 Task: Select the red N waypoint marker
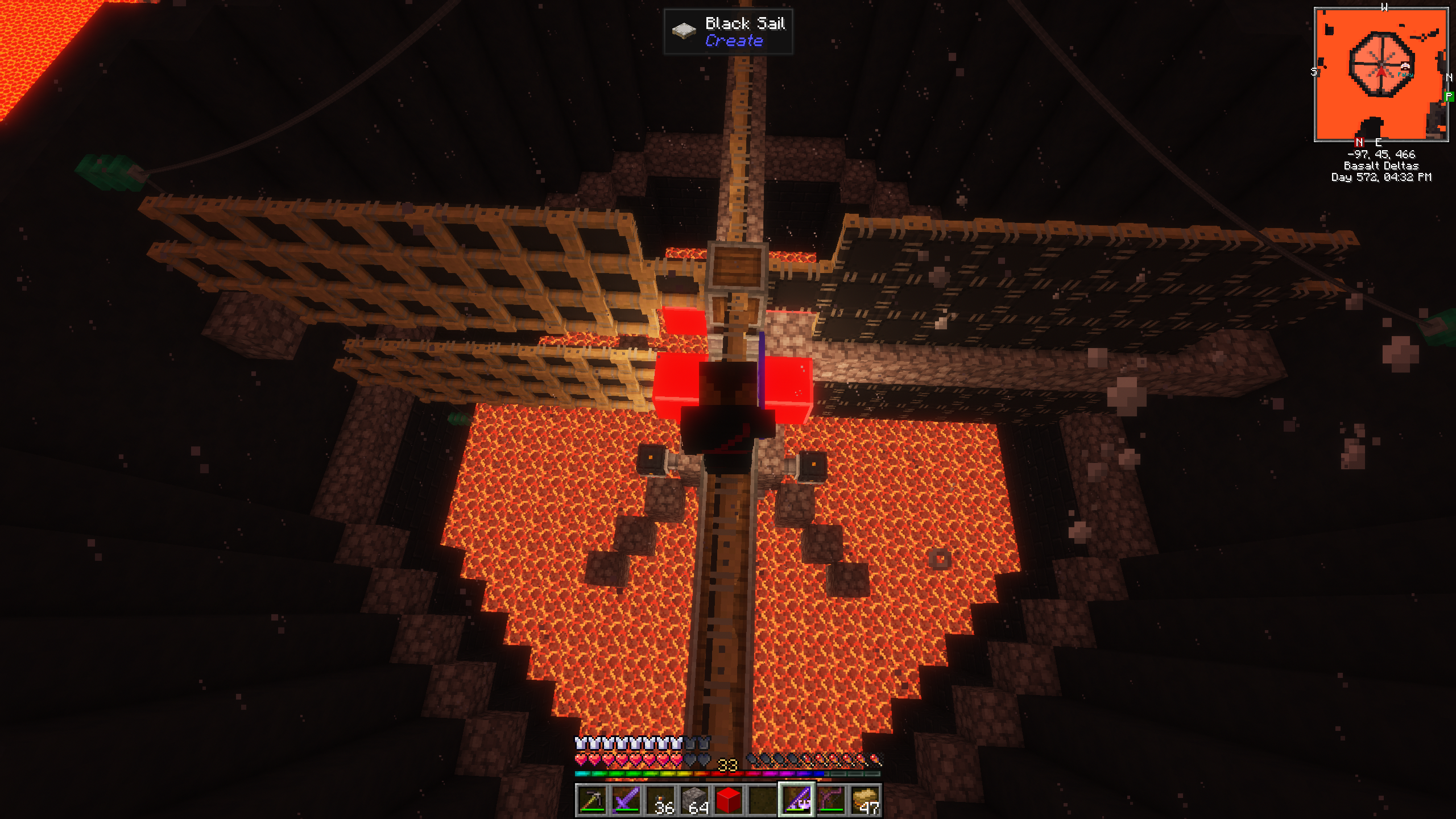[1359, 142]
